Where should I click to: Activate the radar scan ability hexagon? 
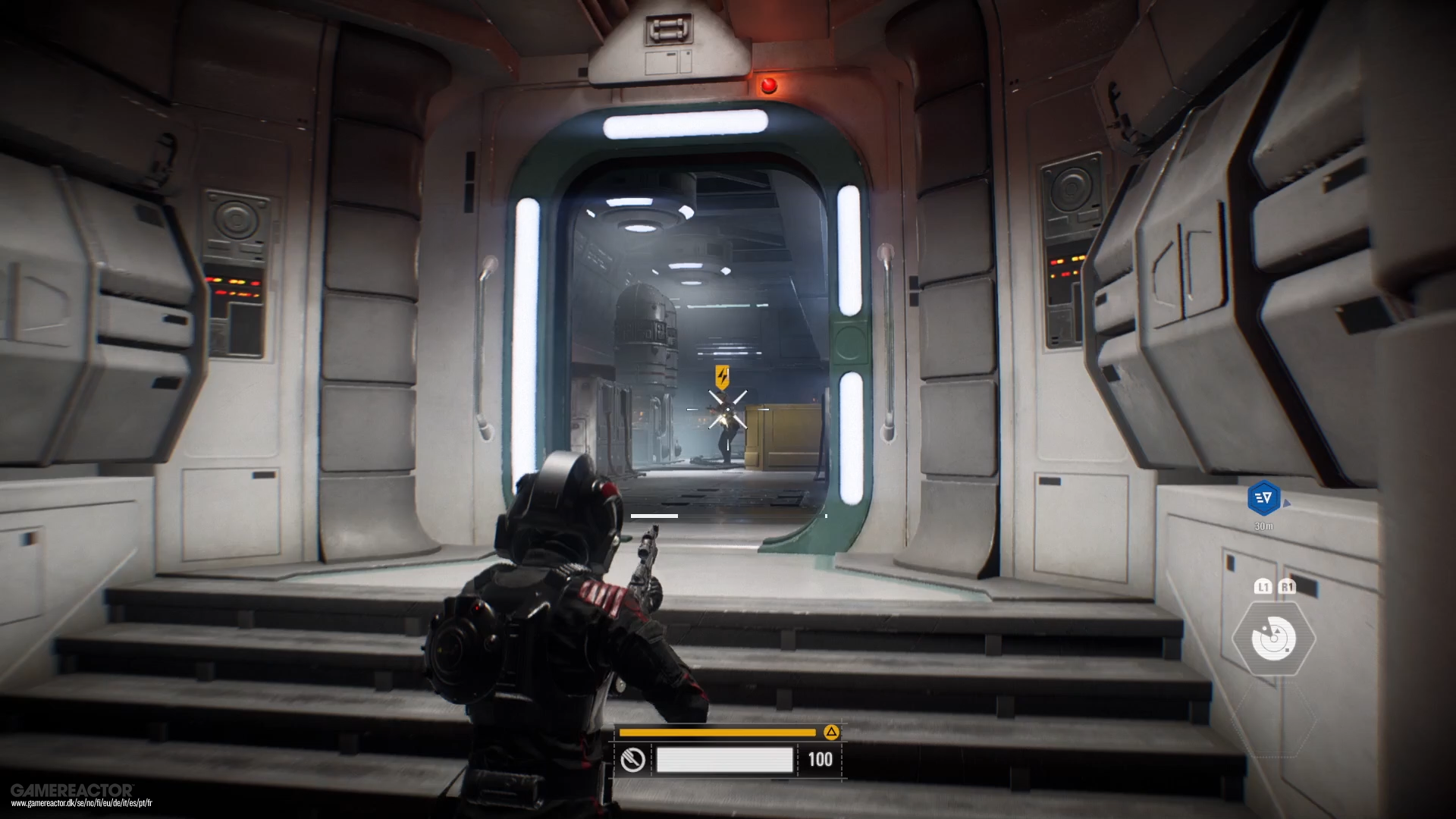tap(1274, 639)
